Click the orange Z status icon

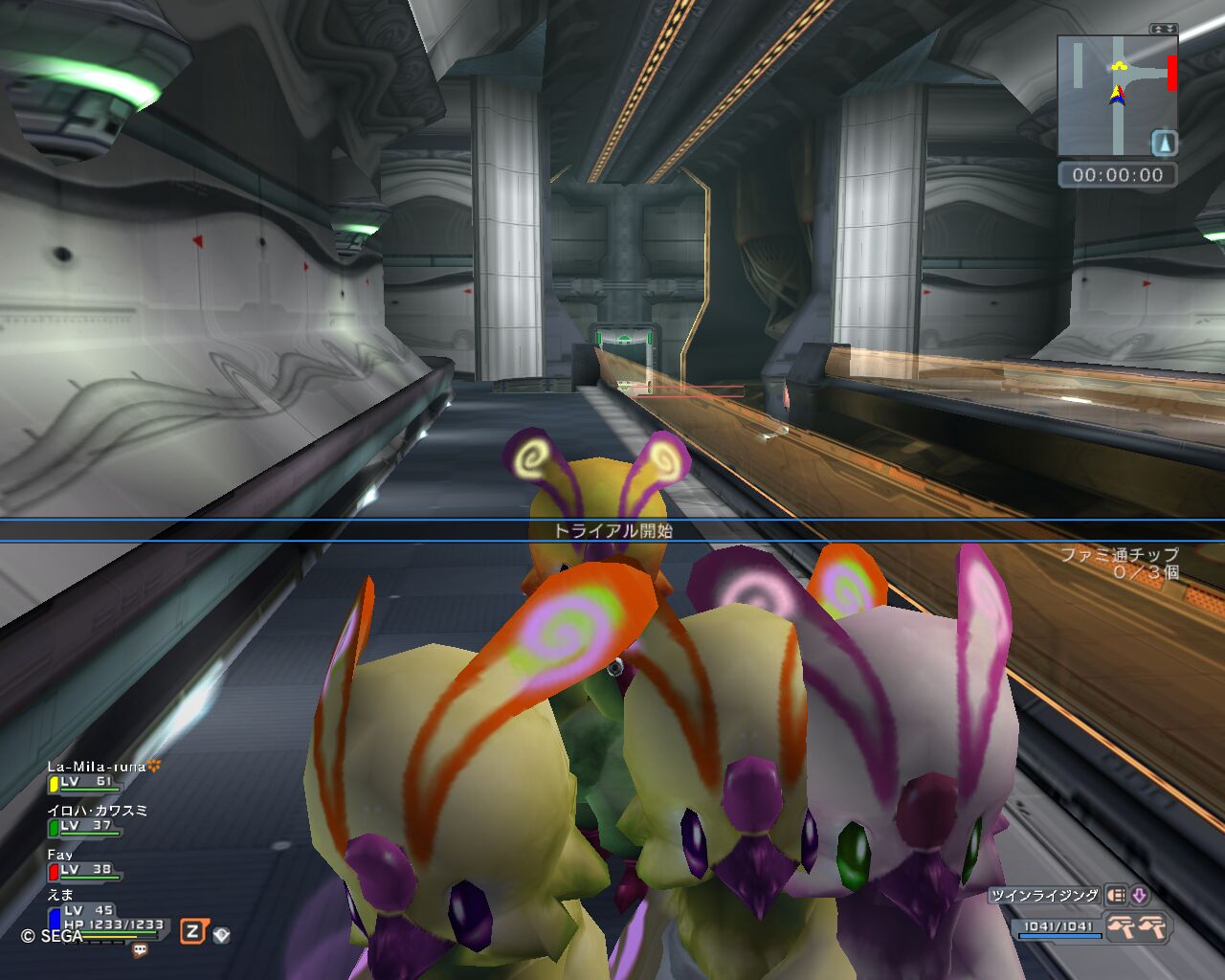point(192,931)
